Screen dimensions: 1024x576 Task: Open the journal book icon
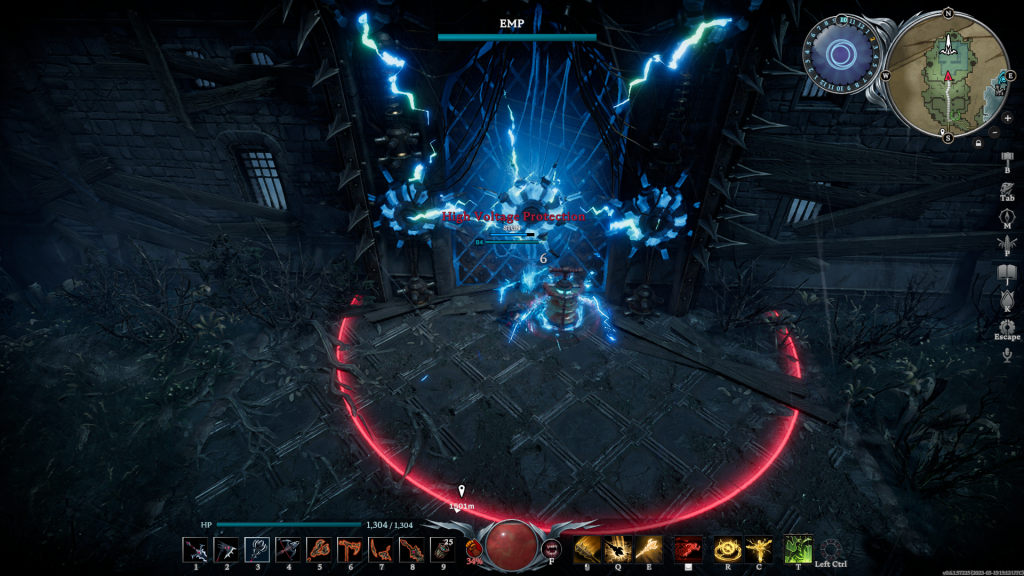[x=1007, y=272]
